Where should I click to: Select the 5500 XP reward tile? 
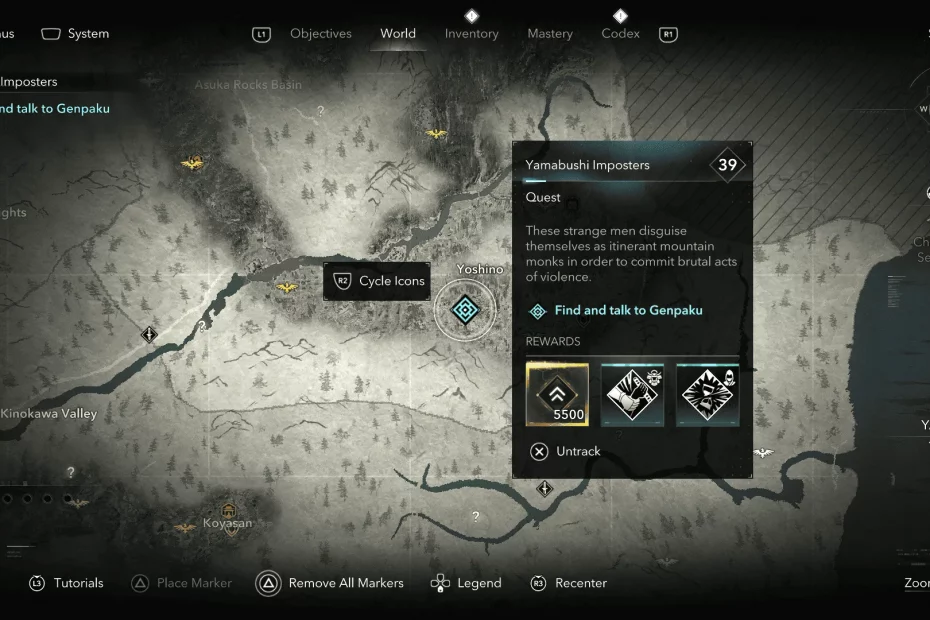pyautogui.click(x=557, y=394)
